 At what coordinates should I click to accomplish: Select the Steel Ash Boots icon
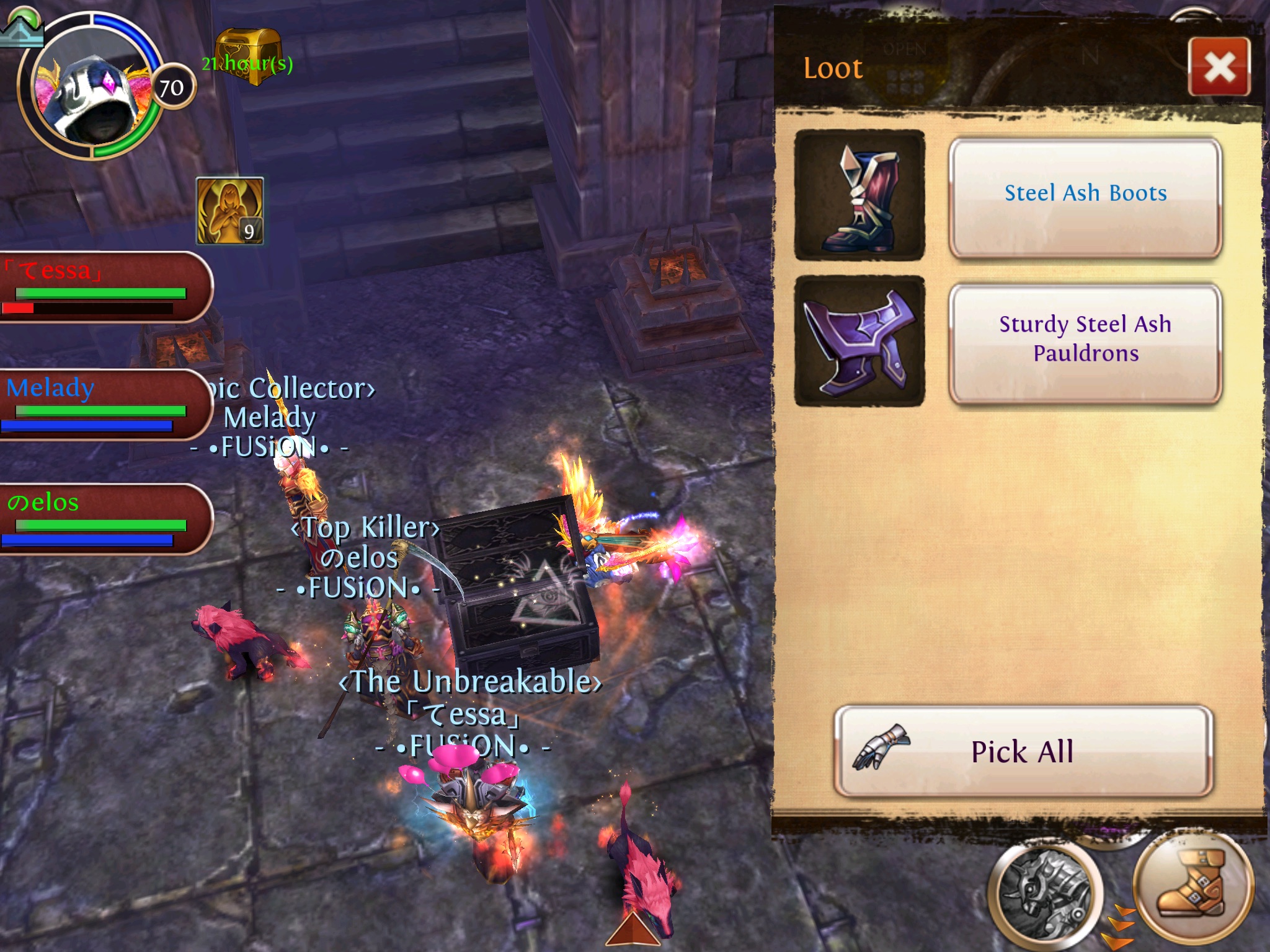tap(859, 195)
